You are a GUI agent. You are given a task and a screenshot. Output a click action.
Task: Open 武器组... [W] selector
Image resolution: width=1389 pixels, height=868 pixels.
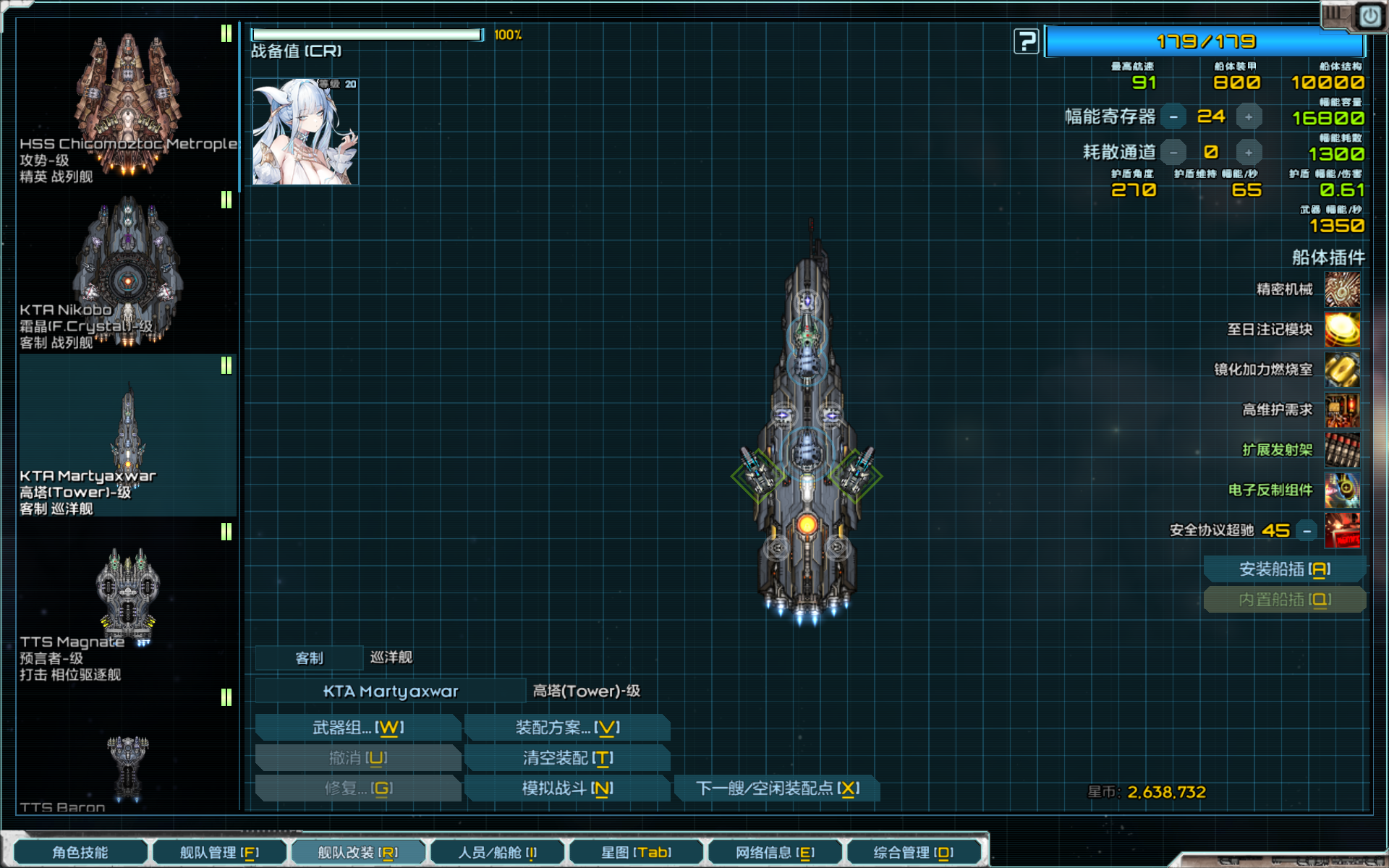pyautogui.click(x=358, y=727)
